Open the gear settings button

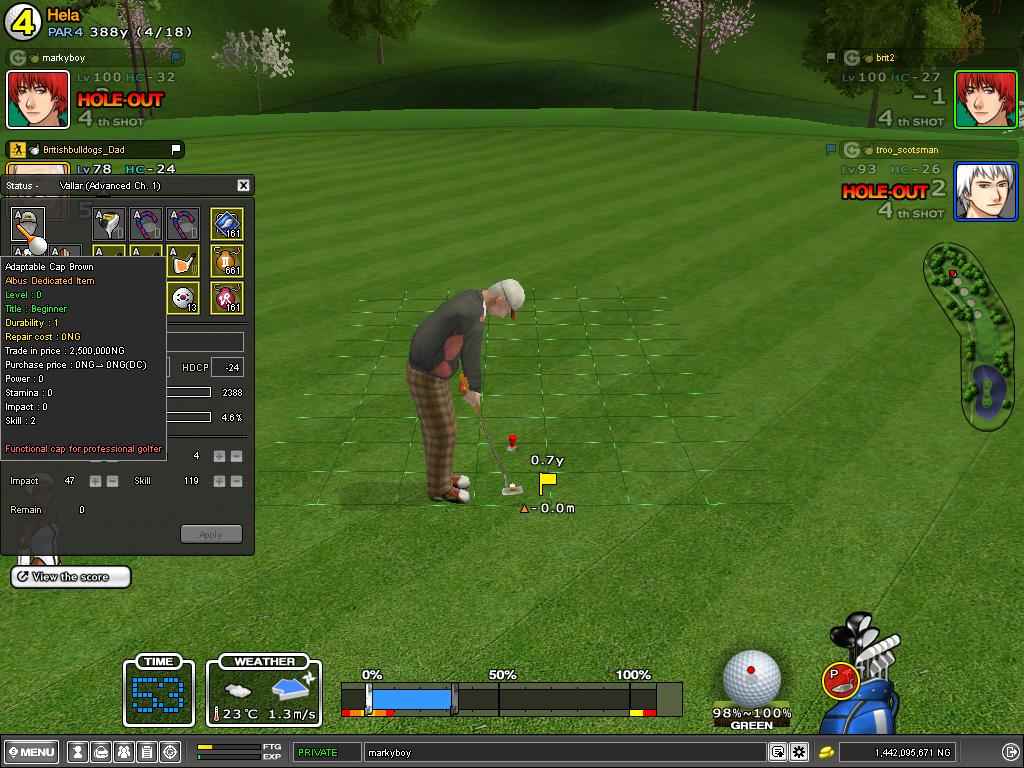point(799,752)
